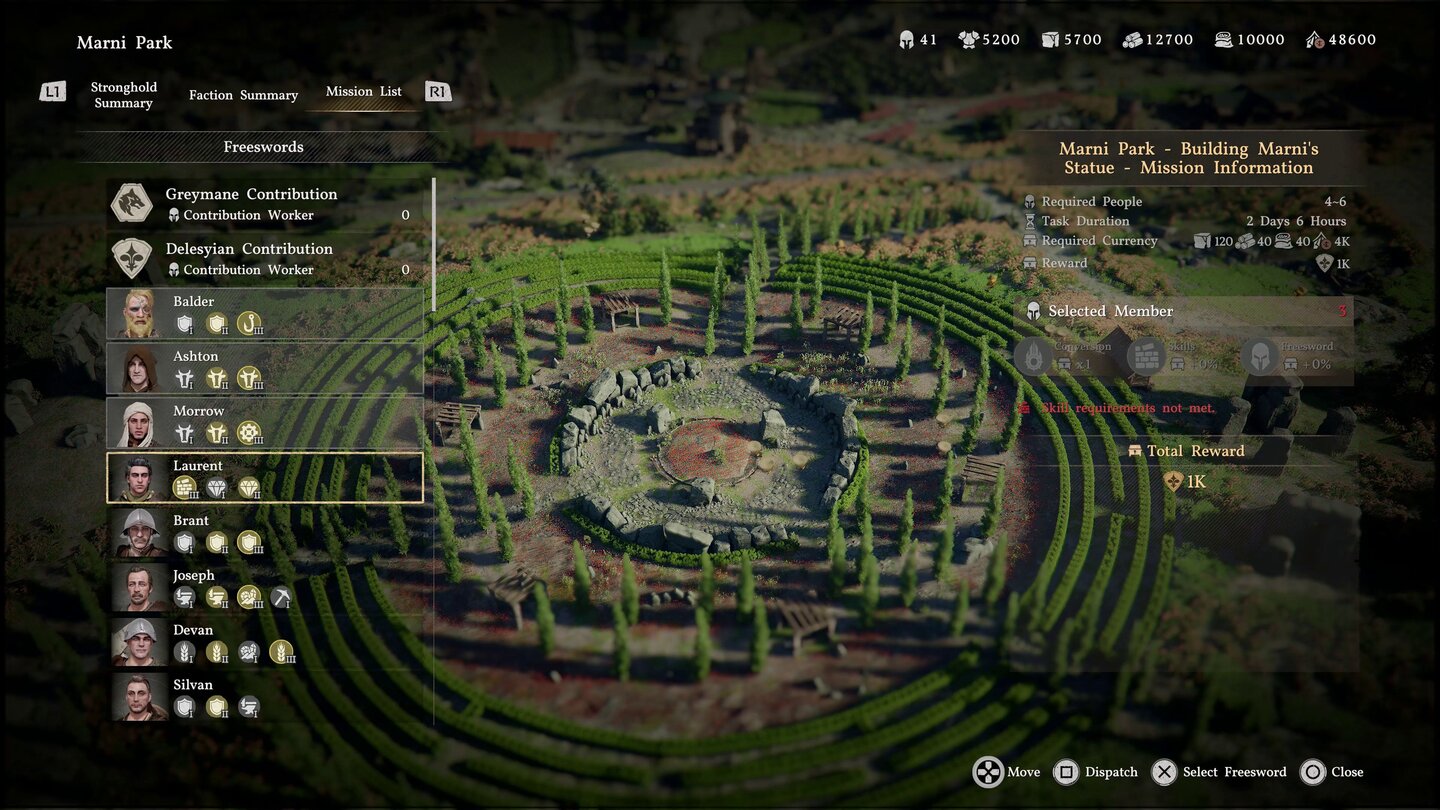1440x810 pixels.
Task: Open the Faction Summary tab
Action: point(243,95)
